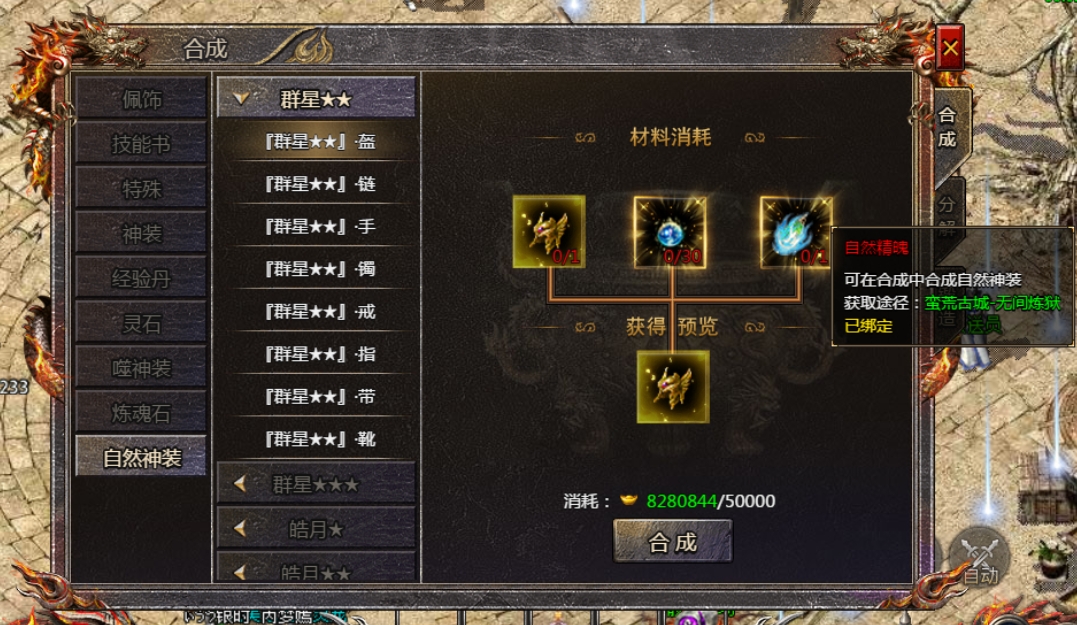Click the 合成 craft button

672,542
